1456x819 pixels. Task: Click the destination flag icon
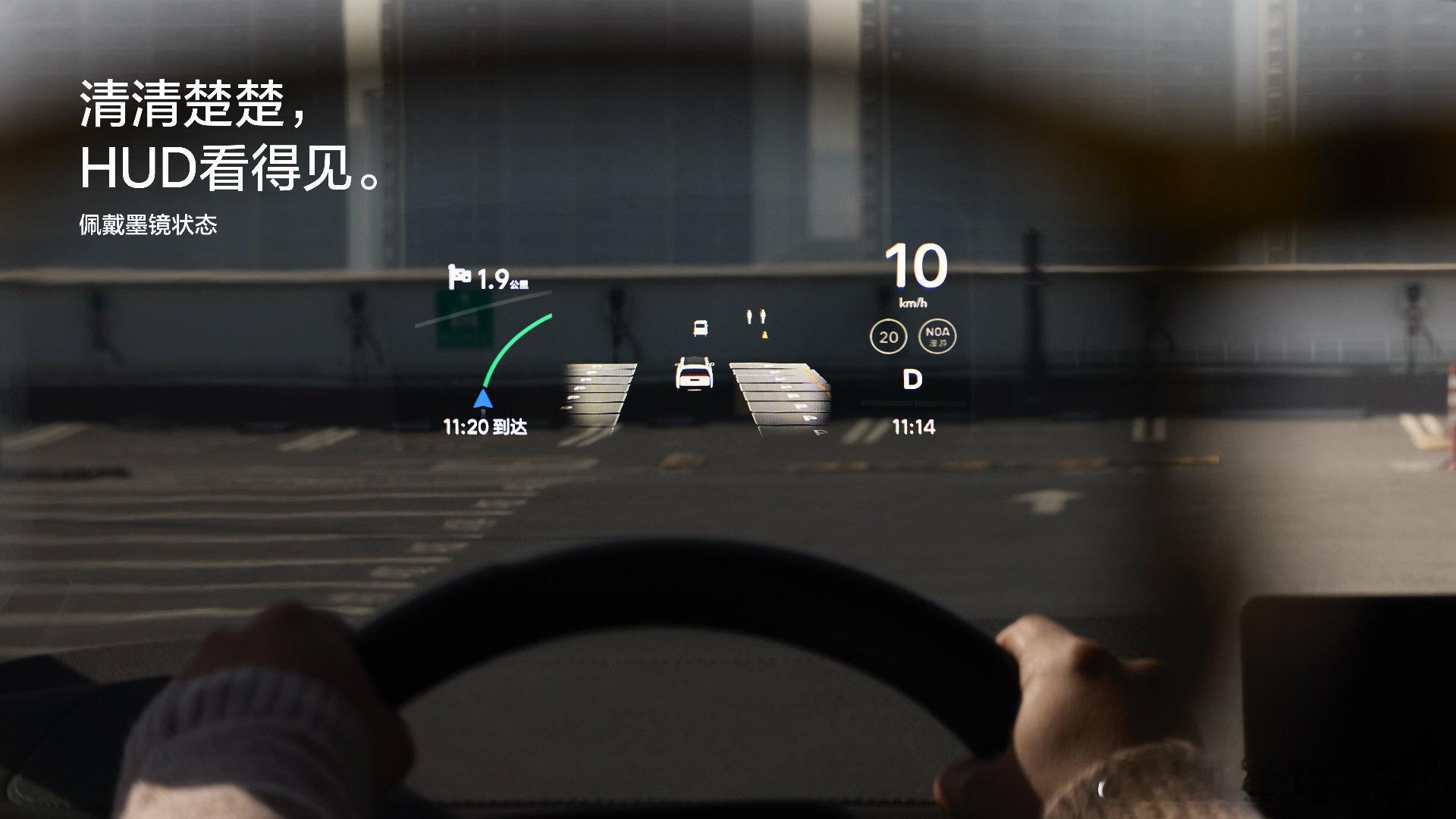(x=459, y=278)
